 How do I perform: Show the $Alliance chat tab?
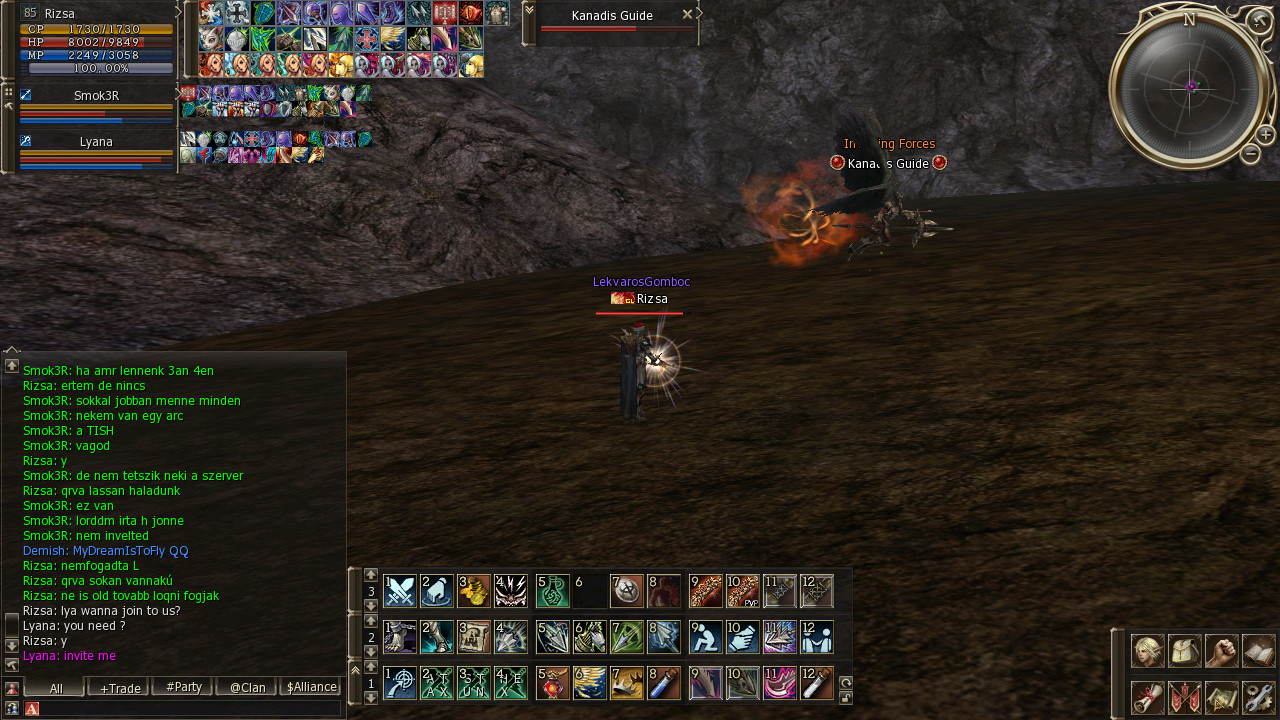tap(311, 688)
